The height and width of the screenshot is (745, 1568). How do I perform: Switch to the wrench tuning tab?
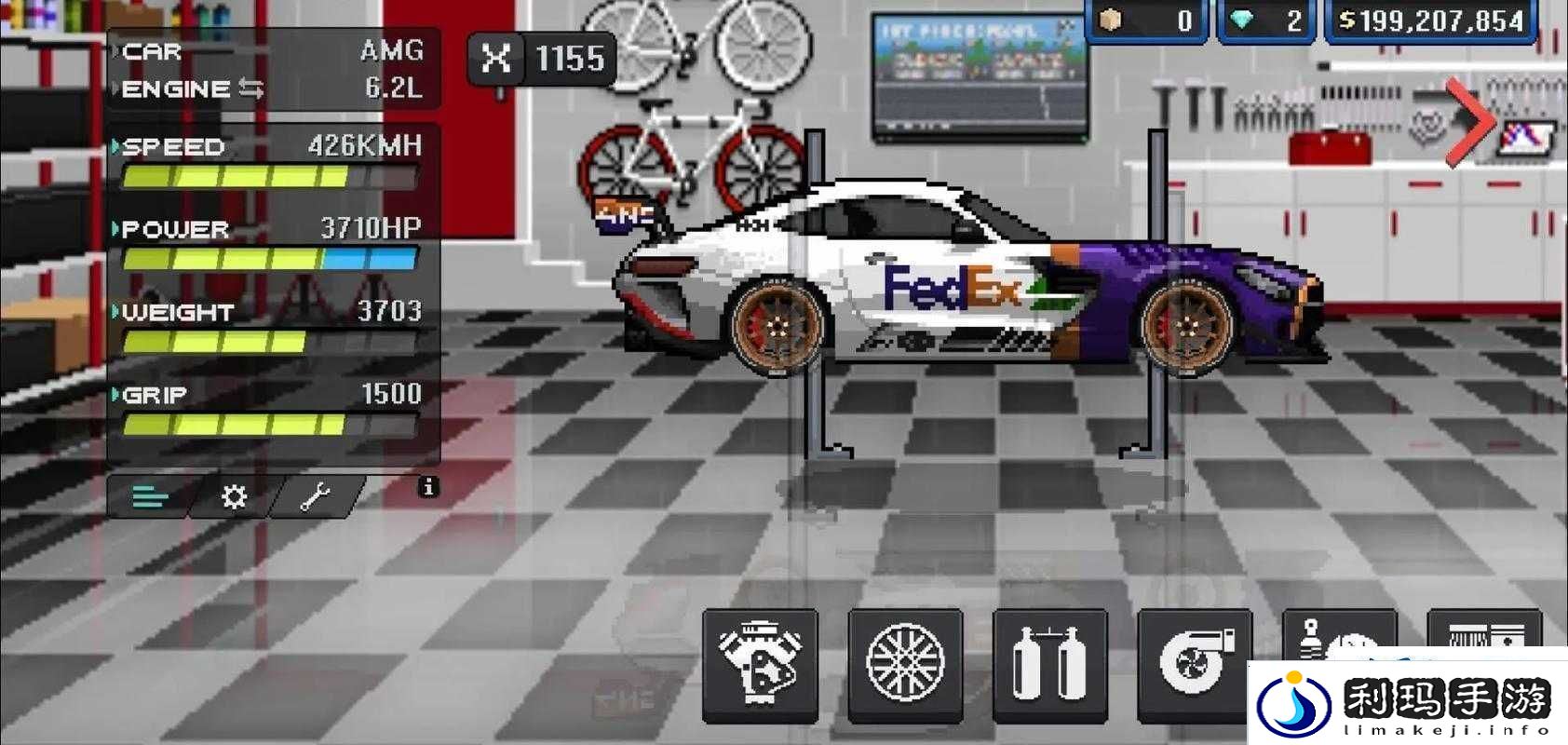(x=315, y=496)
